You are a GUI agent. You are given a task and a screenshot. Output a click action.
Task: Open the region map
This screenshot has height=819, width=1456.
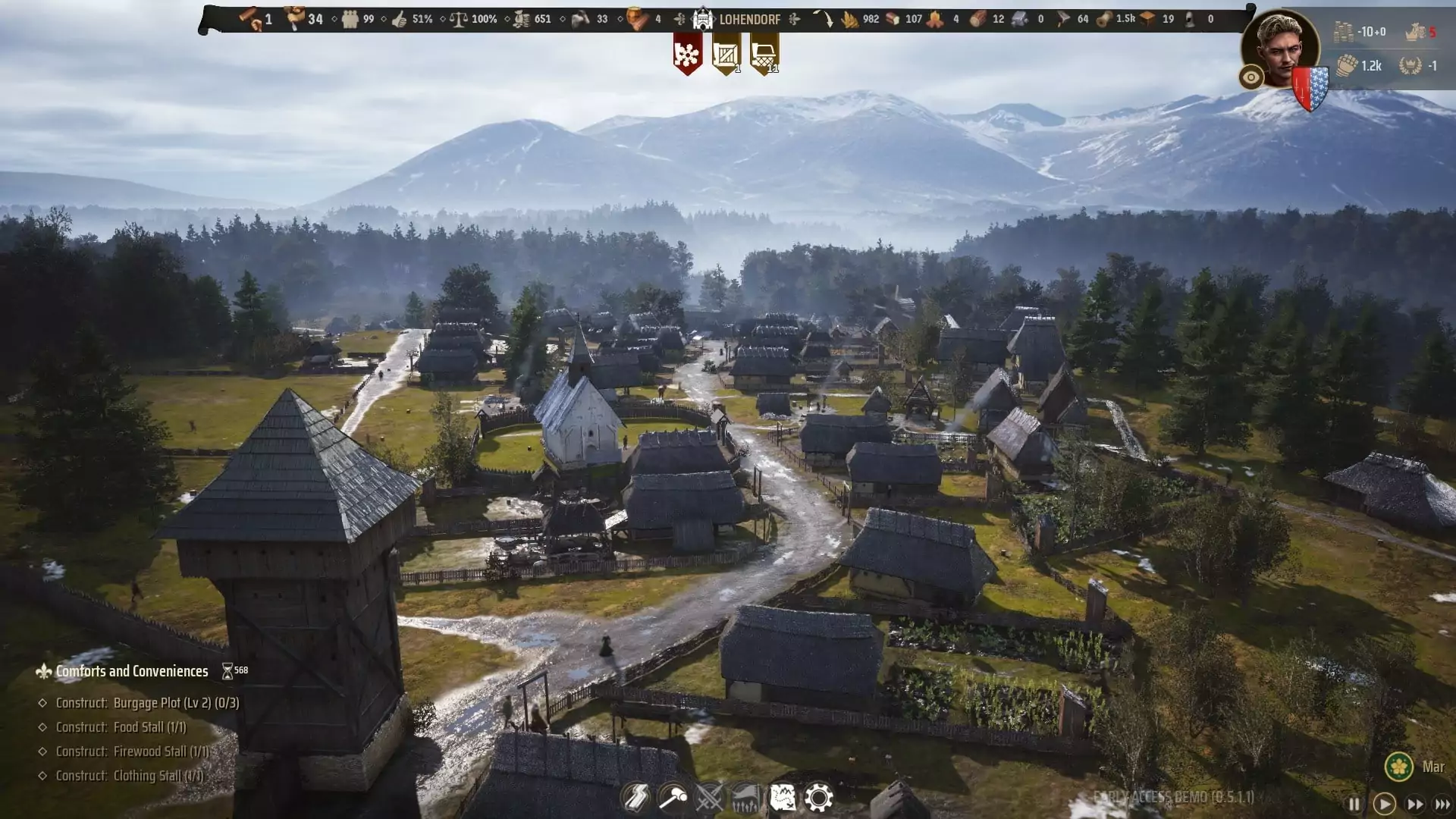click(x=783, y=798)
